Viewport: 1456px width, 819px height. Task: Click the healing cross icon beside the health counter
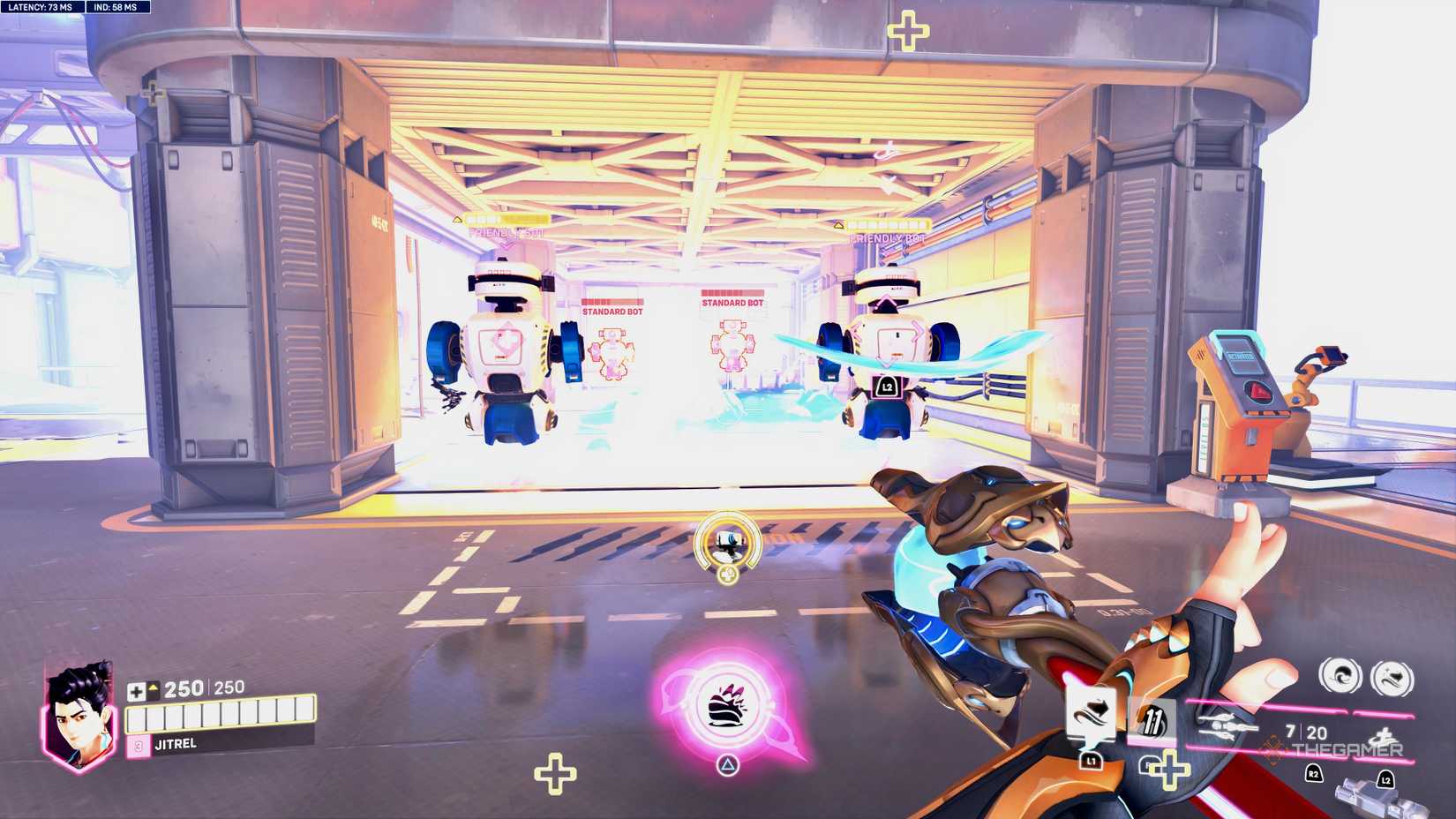[137, 692]
